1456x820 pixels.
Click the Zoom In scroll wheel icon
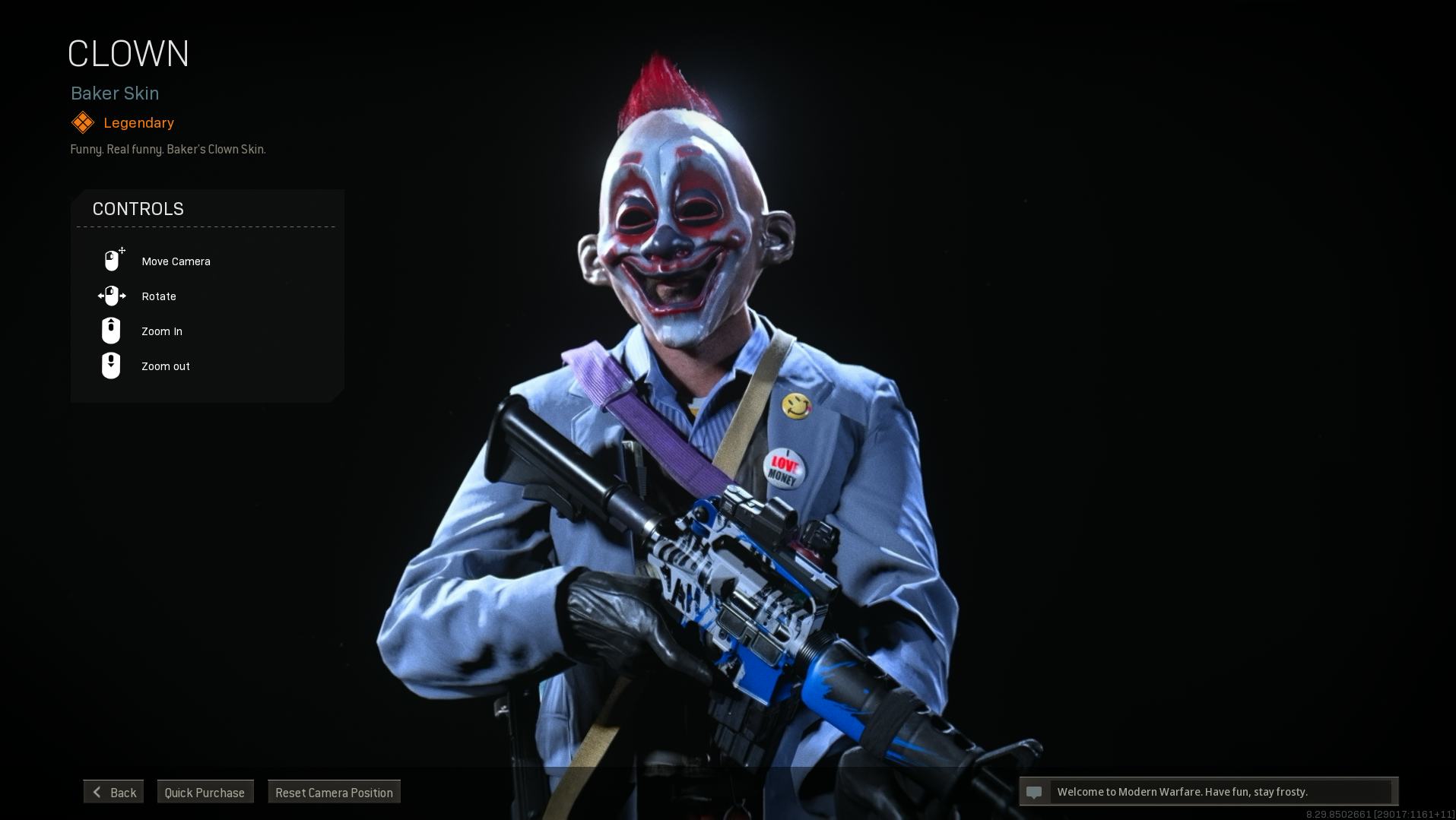tap(111, 330)
